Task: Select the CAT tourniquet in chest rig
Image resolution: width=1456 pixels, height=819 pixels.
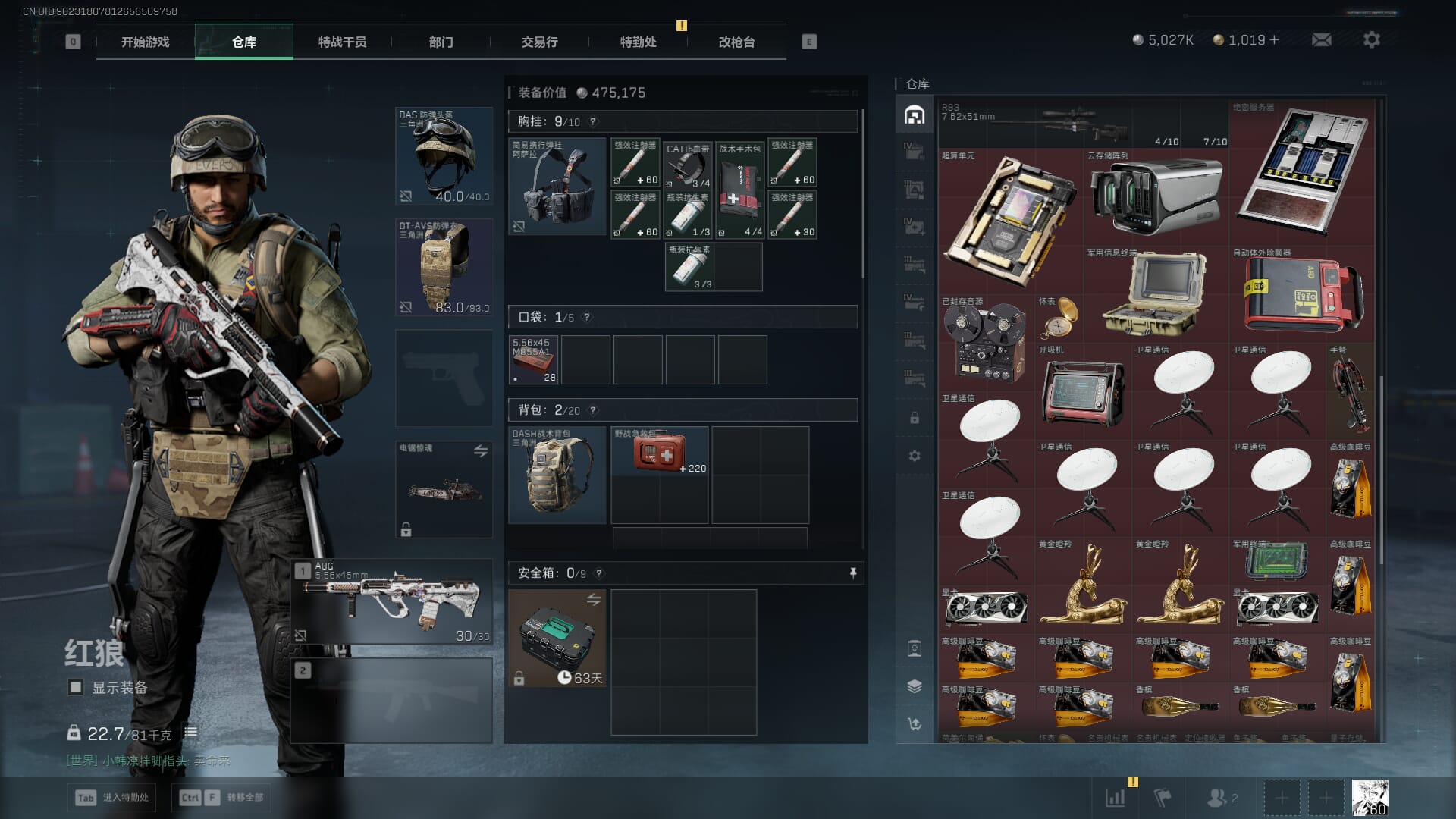Action: click(689, 165)
